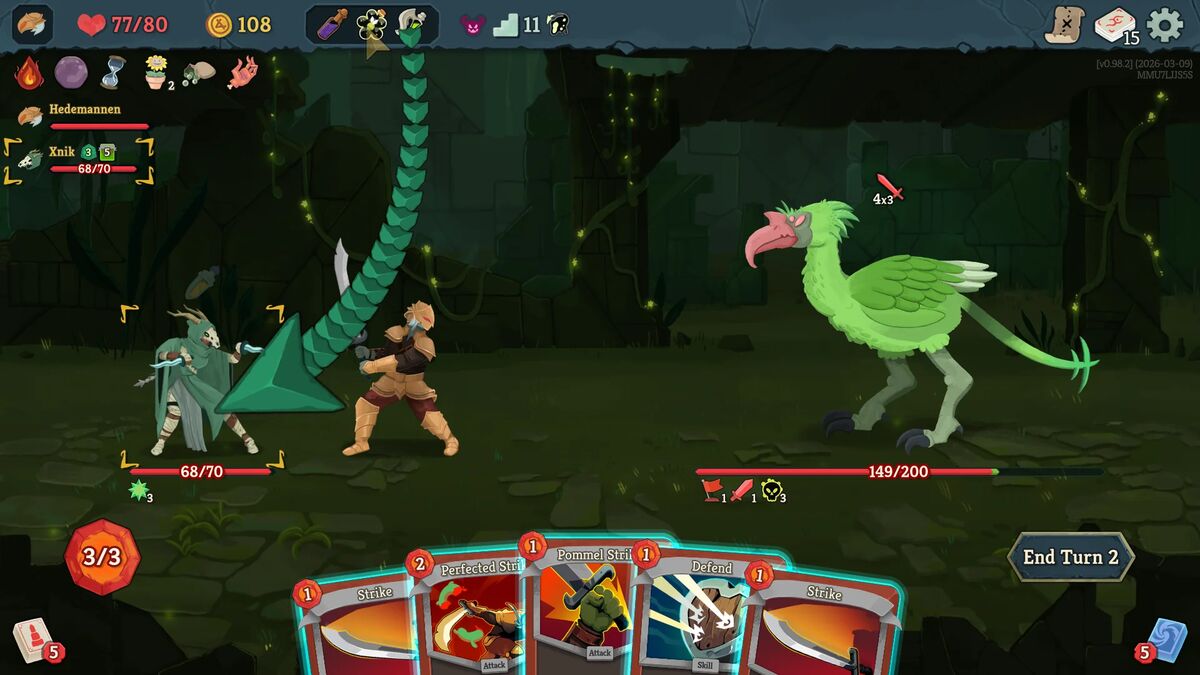Click End Turn 2 button
Viewport: 1200px width, 675px height.
(1070, 557)
